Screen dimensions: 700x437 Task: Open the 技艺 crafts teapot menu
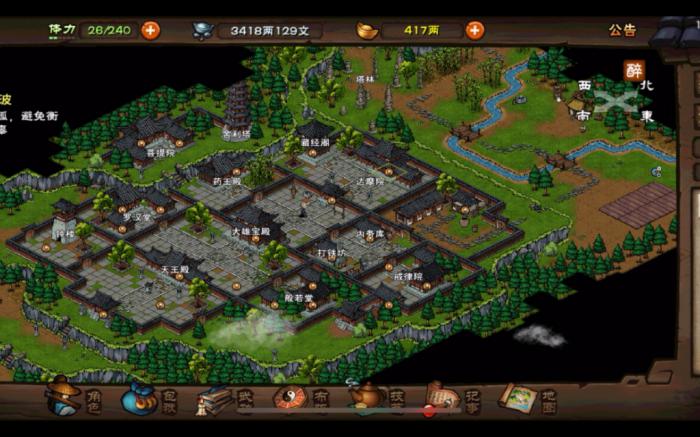tap(377, 398)
